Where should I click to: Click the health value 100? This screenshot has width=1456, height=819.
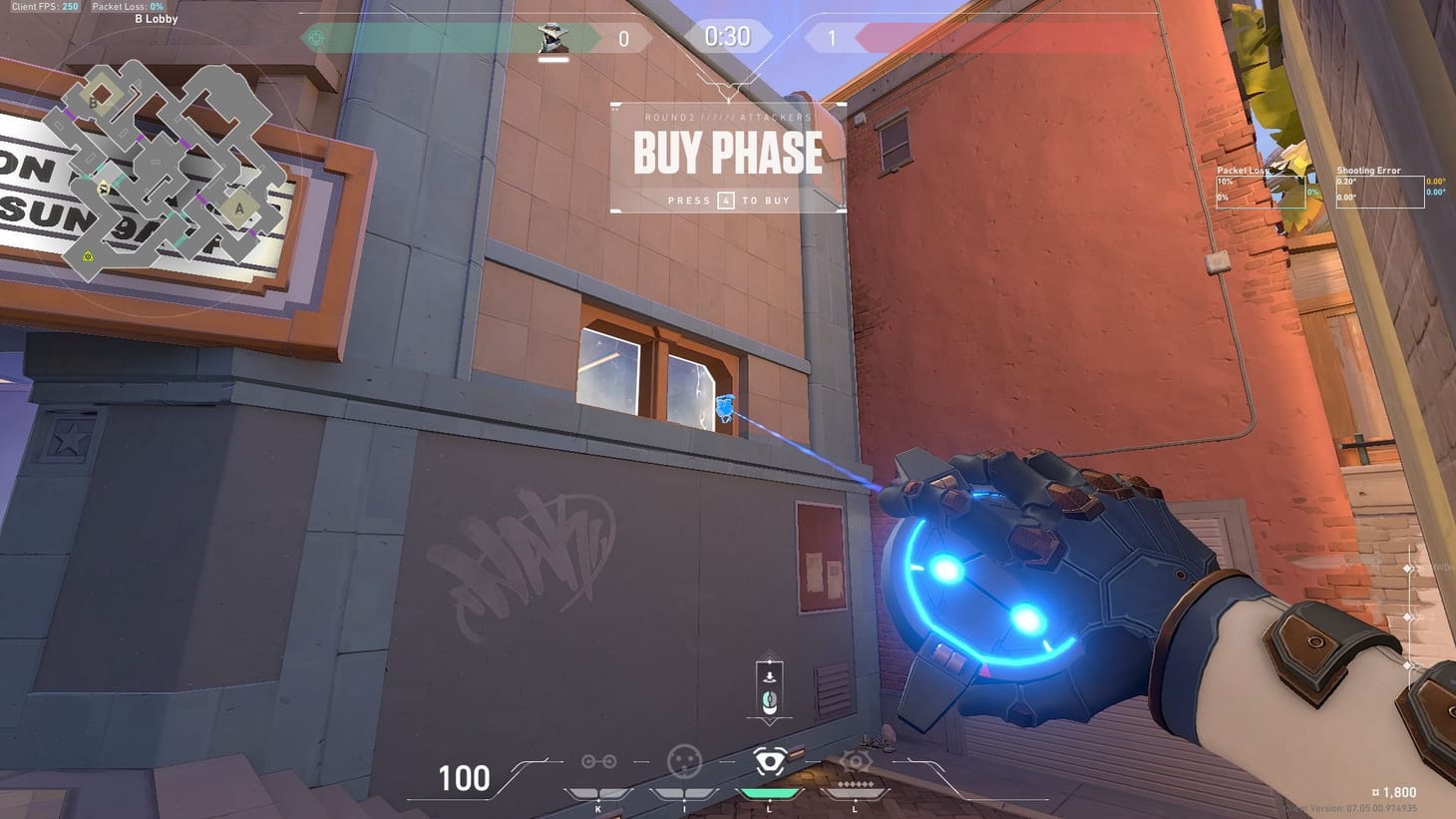pyautogui.click(x=464, y=778)
